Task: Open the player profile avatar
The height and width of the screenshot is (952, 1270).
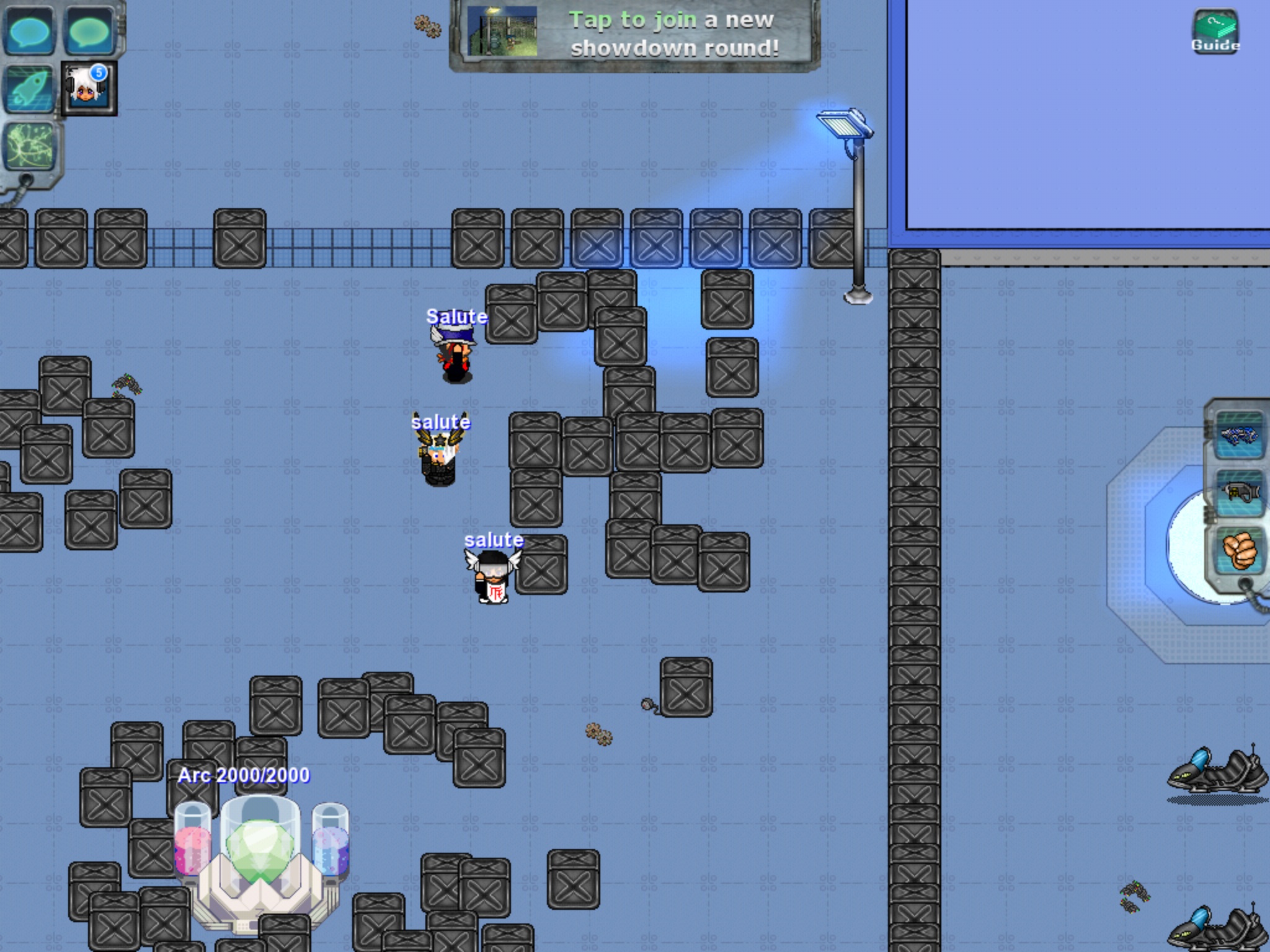Action: 89,89
